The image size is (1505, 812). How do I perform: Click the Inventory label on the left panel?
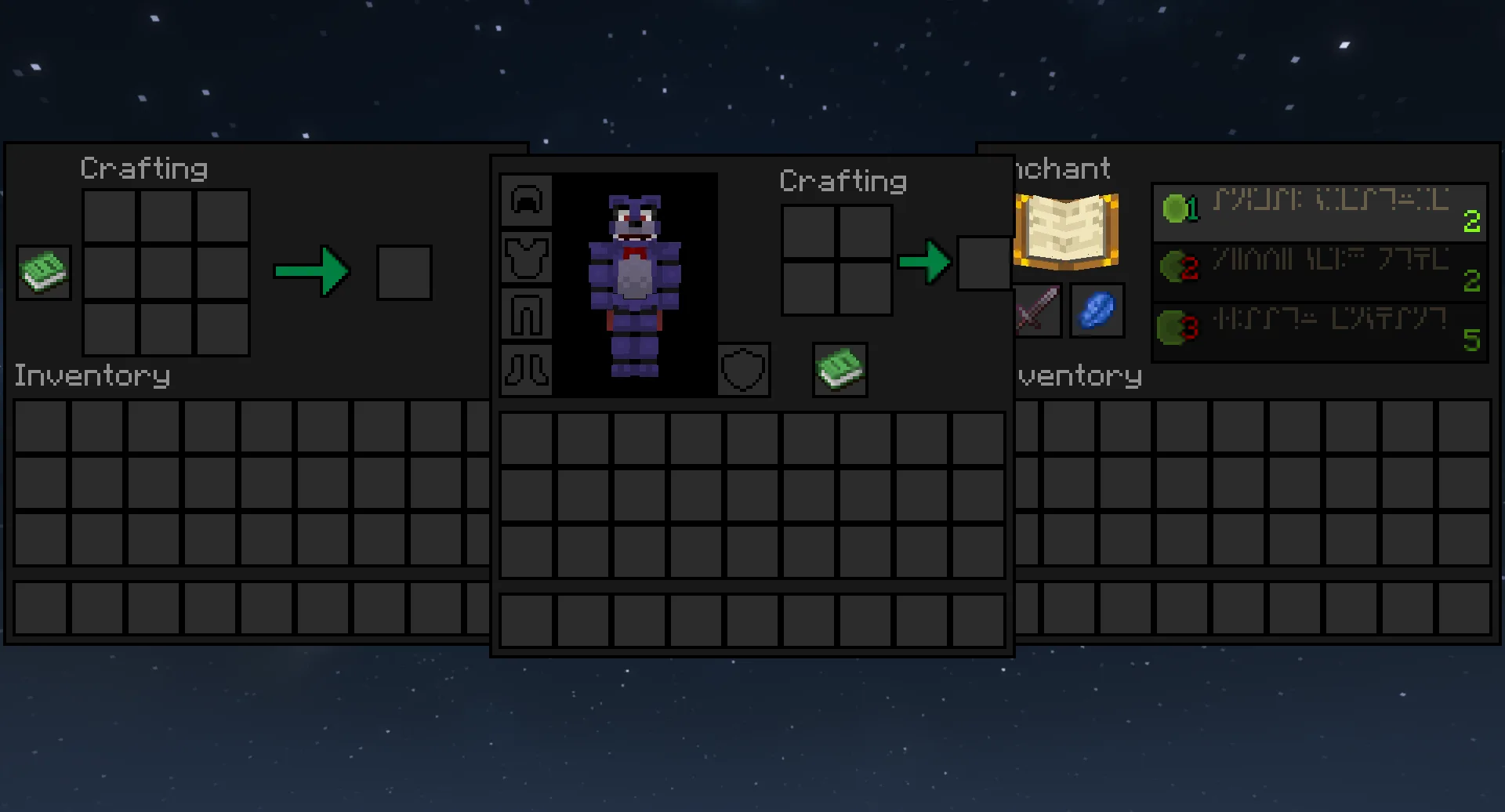point(92,375)
